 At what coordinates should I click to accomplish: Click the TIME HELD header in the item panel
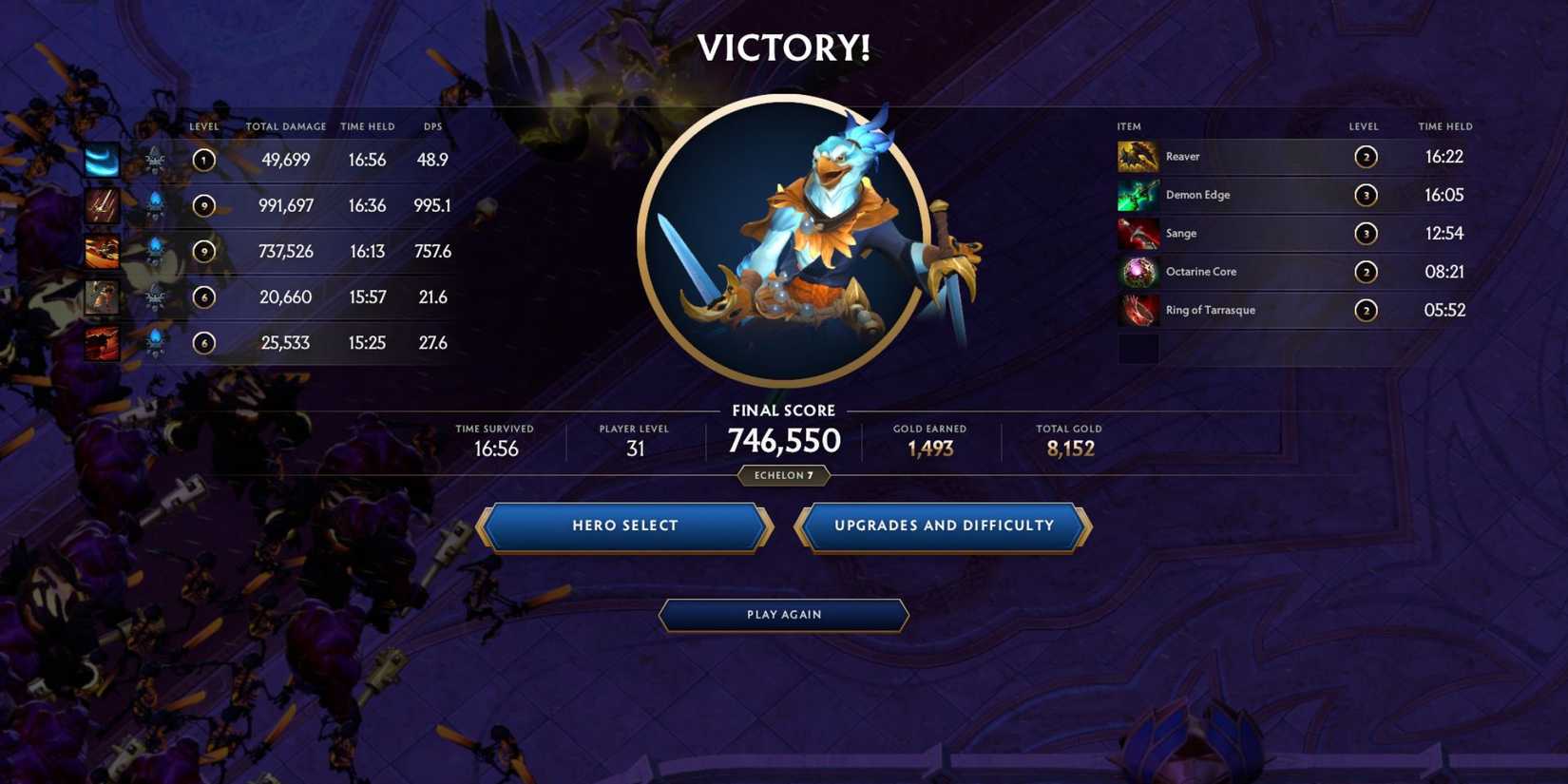click(x=1445, y=125)
